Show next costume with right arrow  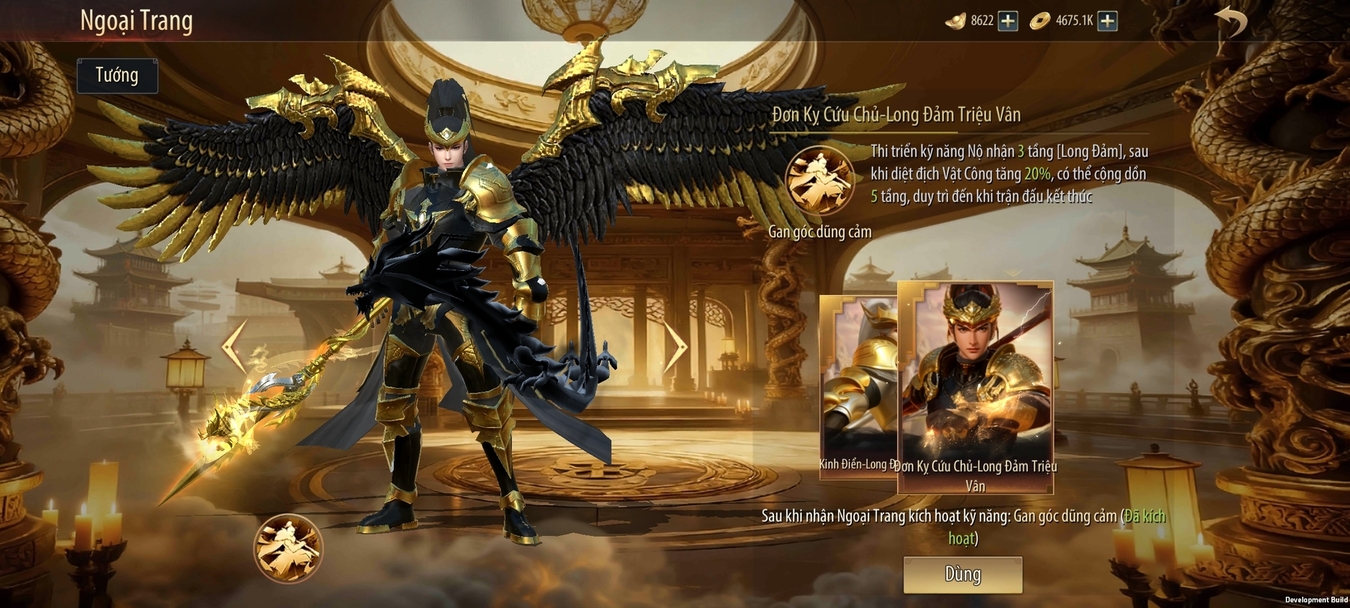676,346
